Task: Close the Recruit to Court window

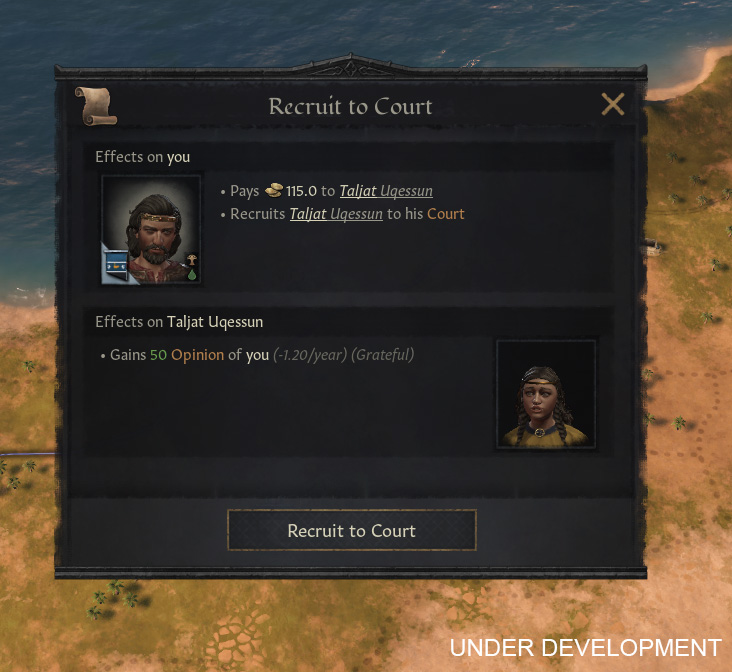Action: click(612, 104)
